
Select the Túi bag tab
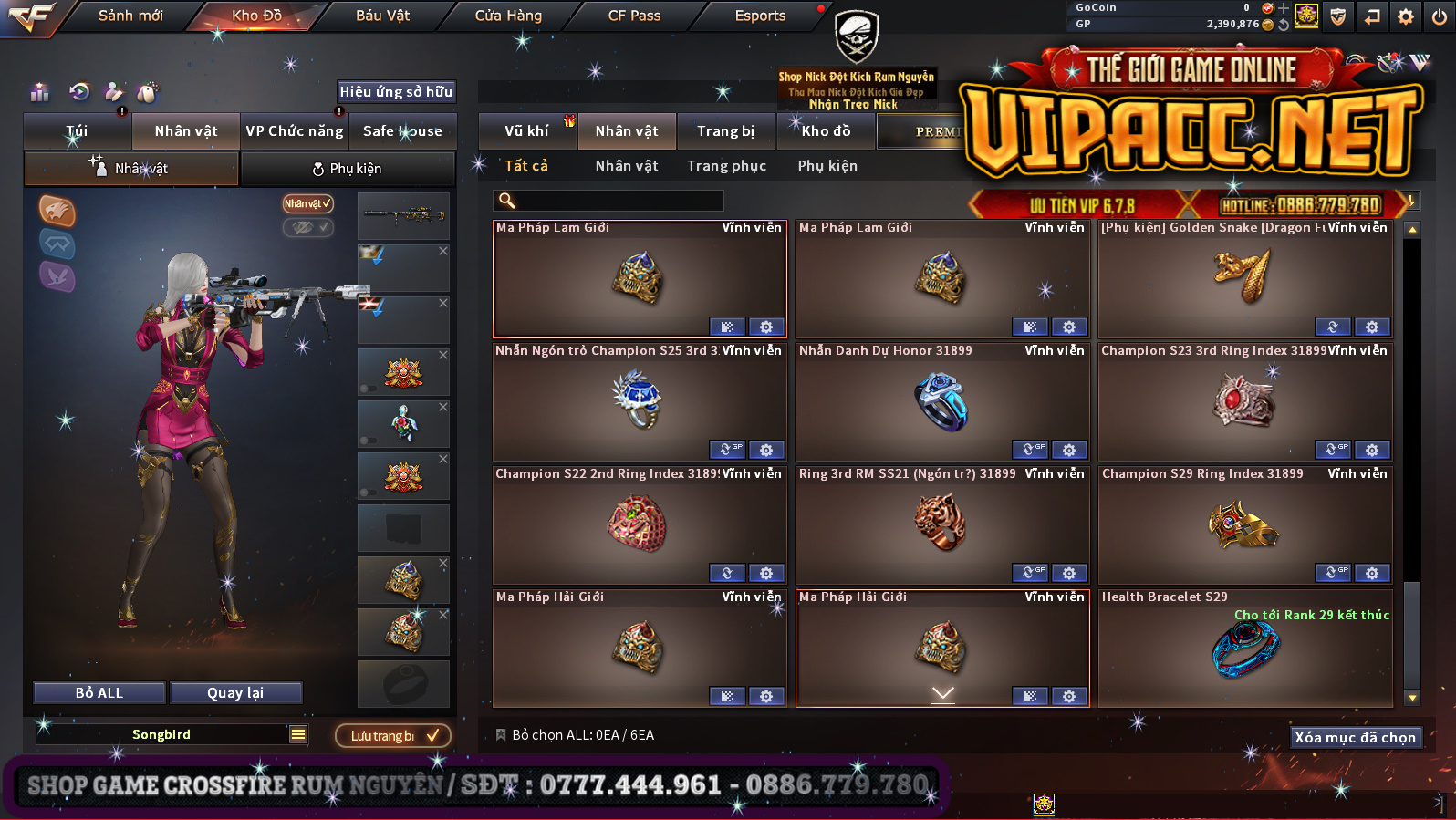point(77,131)
